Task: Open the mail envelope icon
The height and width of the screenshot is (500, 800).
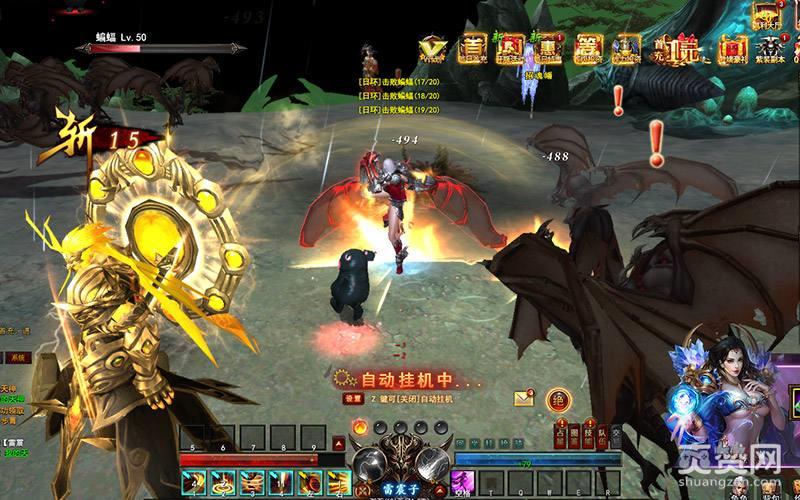Action: [523, 398]
